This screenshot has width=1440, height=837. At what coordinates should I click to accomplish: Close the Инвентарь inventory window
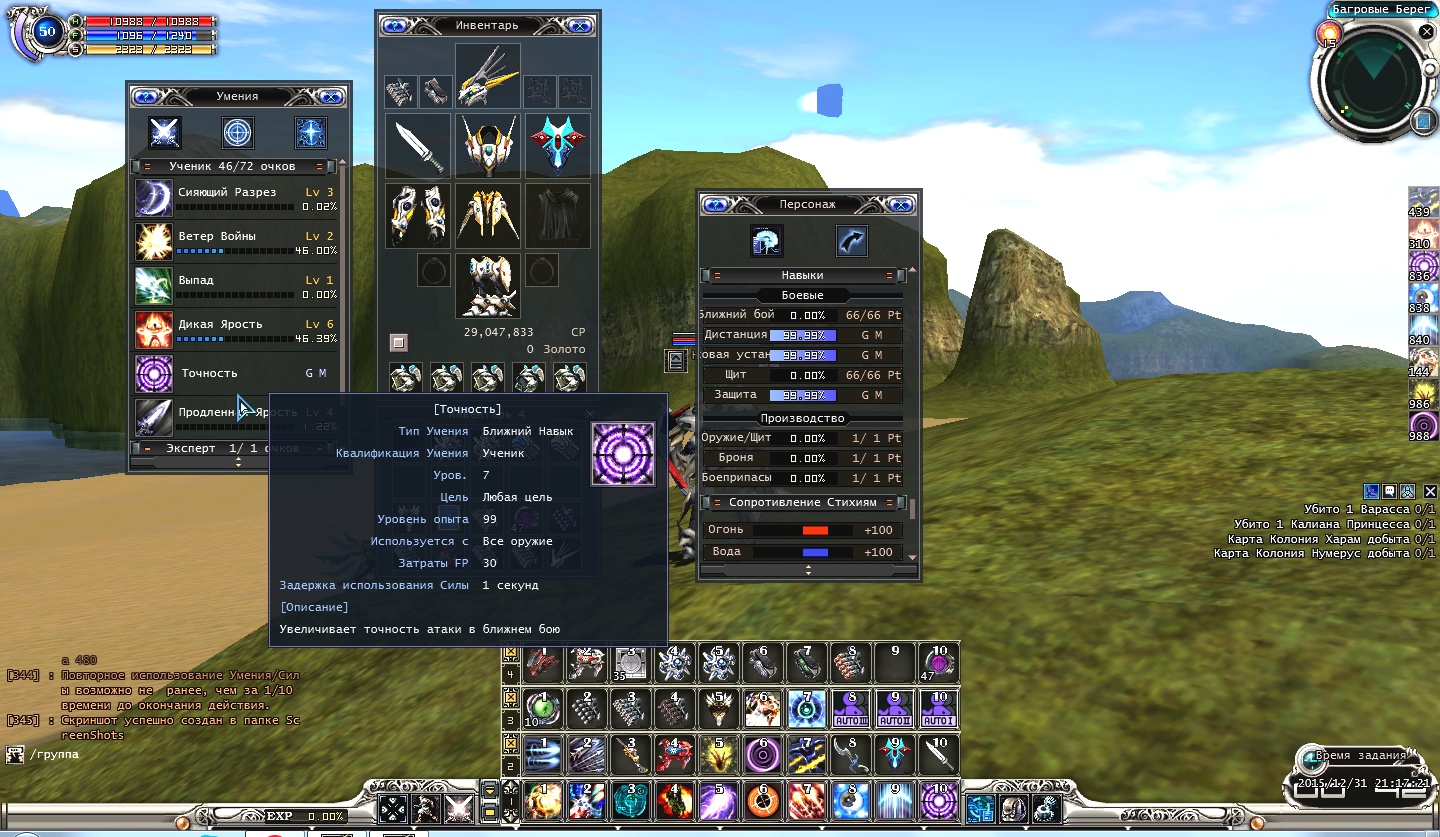click(x=579, y=25)
